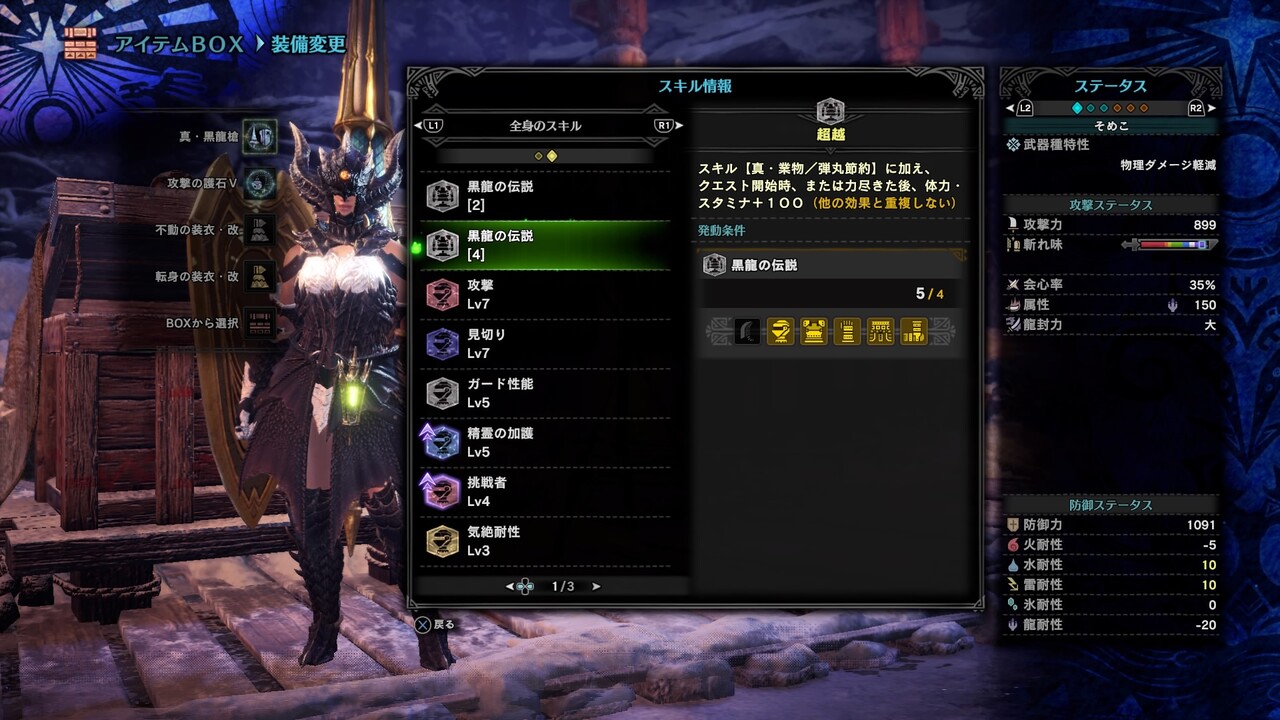The width and height of the screenshot is (1280, 720).
Task: Select the 真・黒龍槍 weapon icon in sidebar
Action: pos(257,136)
